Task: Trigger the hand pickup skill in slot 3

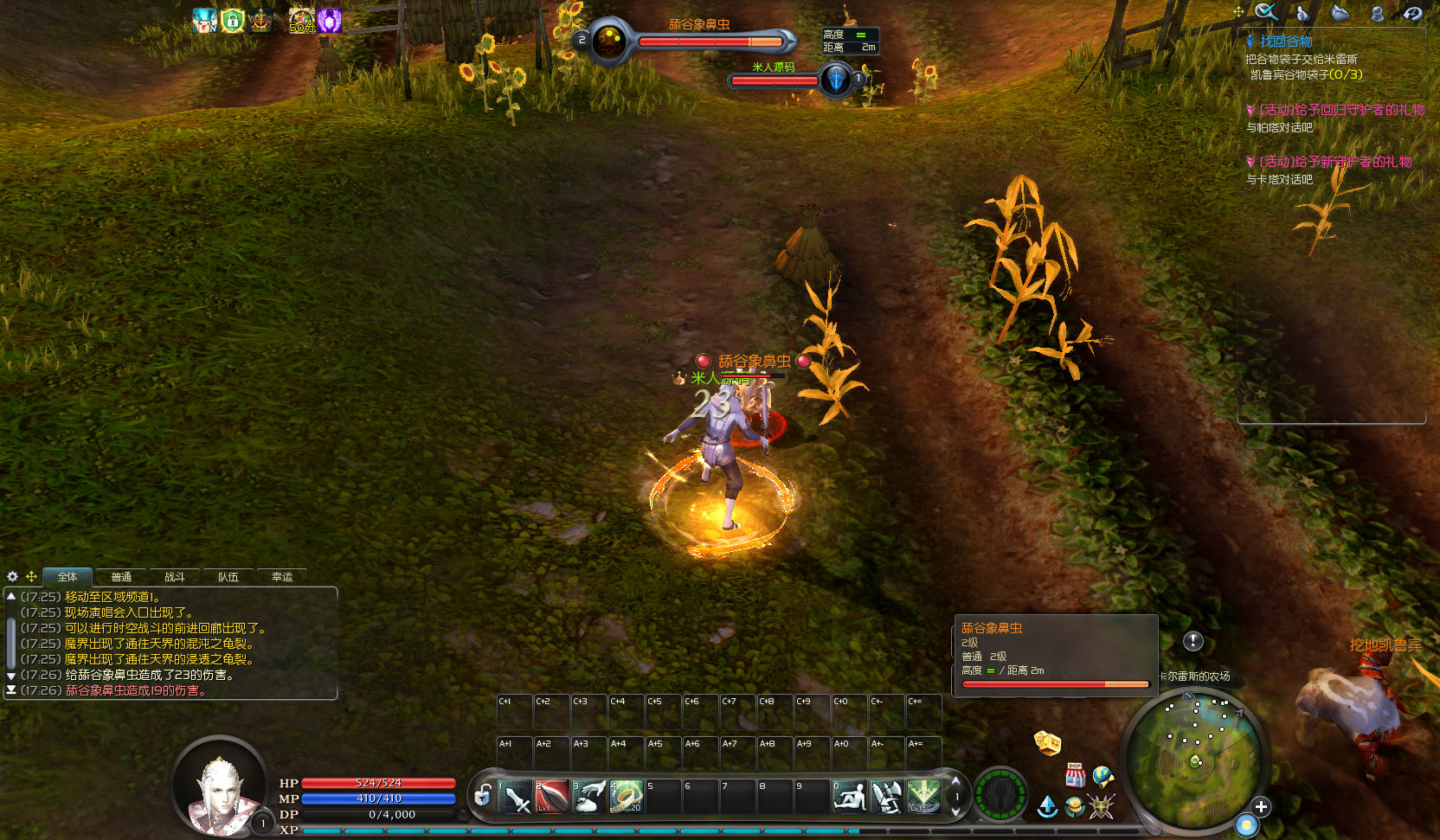Action: pos(589,797)
